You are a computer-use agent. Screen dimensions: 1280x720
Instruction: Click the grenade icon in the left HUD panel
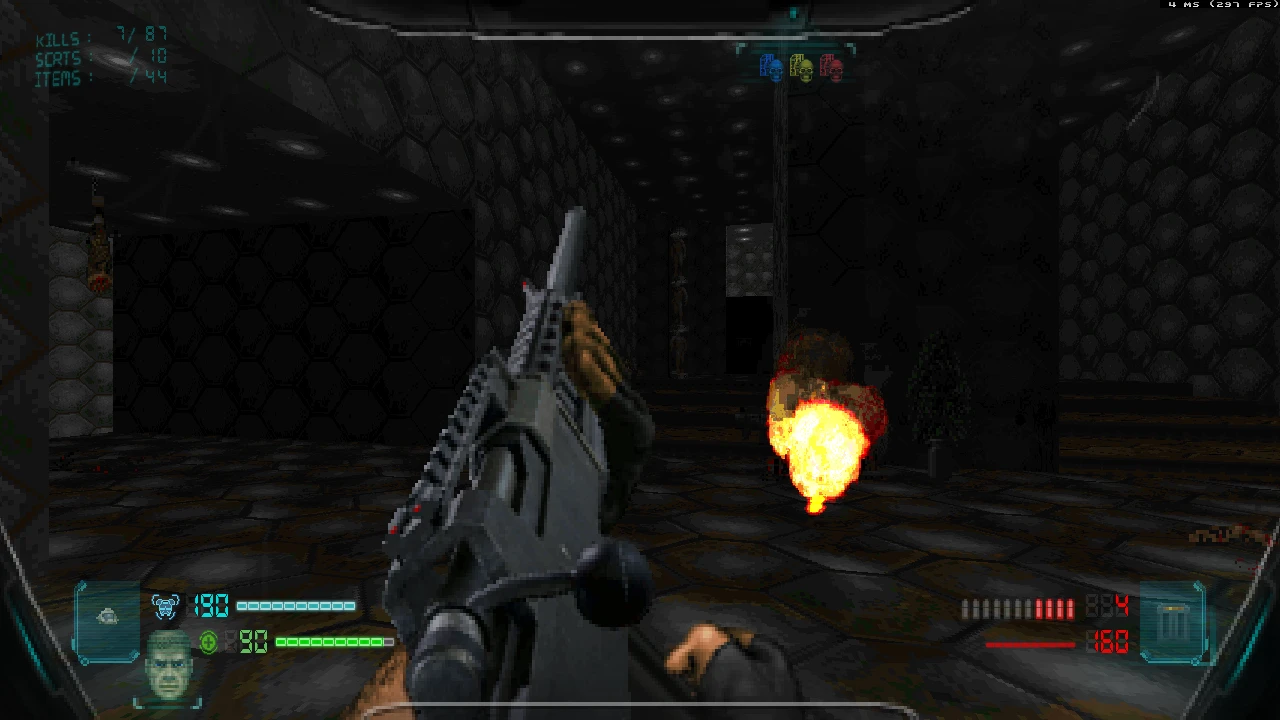pos(107,617)
